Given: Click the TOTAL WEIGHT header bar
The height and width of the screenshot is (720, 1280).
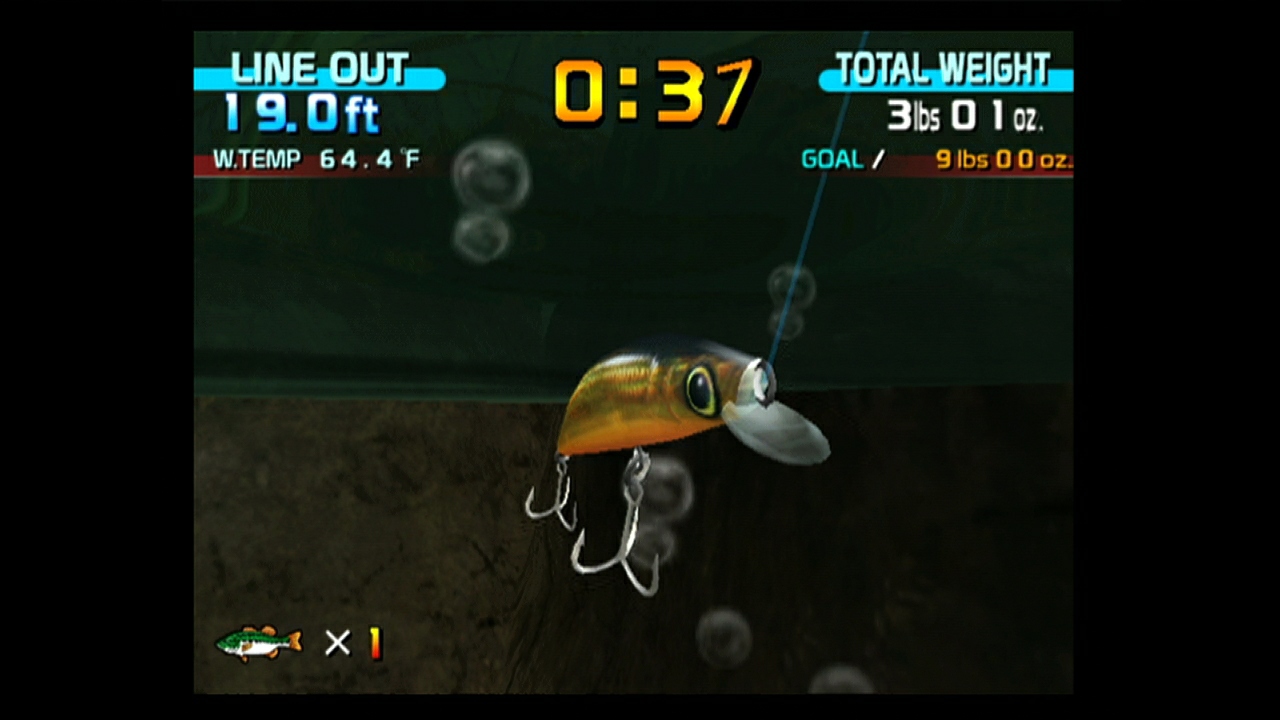Looking at the screenshot, I should pyautogui.click(x=944, y=68).
